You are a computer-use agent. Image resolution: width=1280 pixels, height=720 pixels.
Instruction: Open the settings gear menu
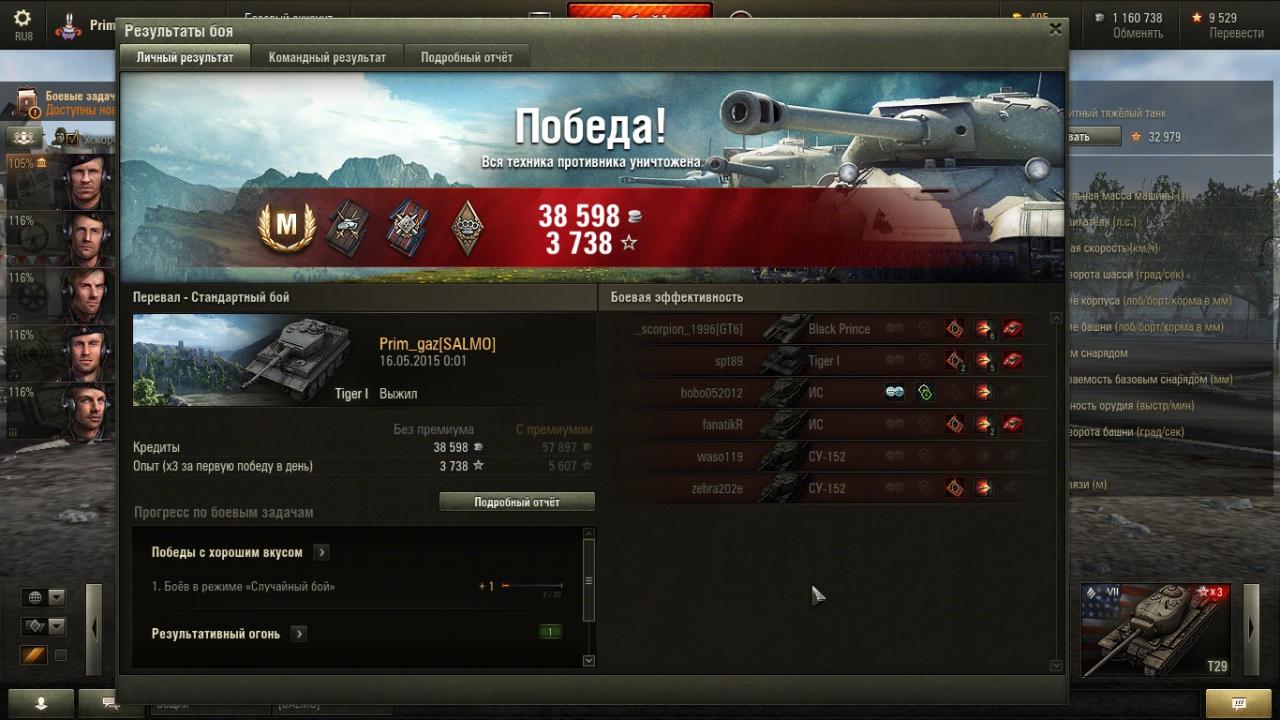(x=22, y=19)
